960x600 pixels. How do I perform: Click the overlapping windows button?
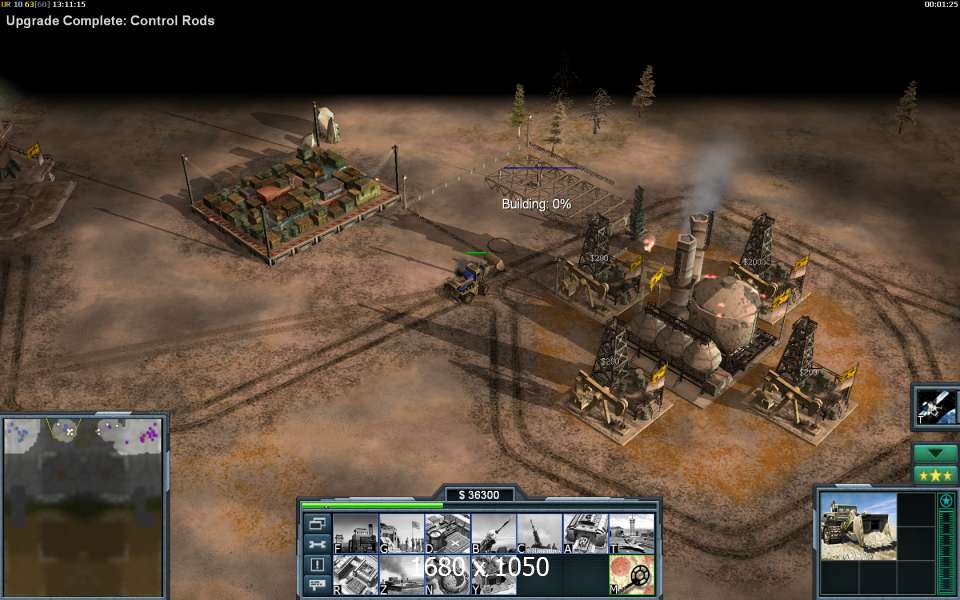[x=317, y=523]
